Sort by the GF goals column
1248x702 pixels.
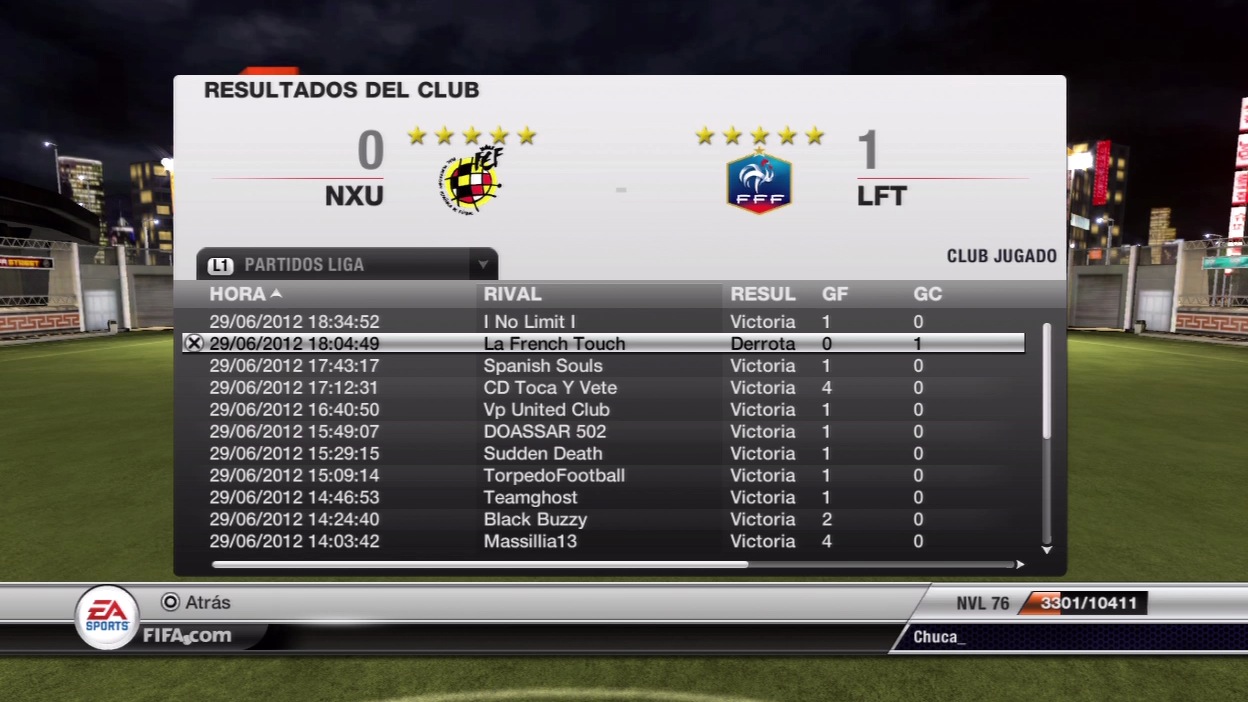[x=835, y=294]
